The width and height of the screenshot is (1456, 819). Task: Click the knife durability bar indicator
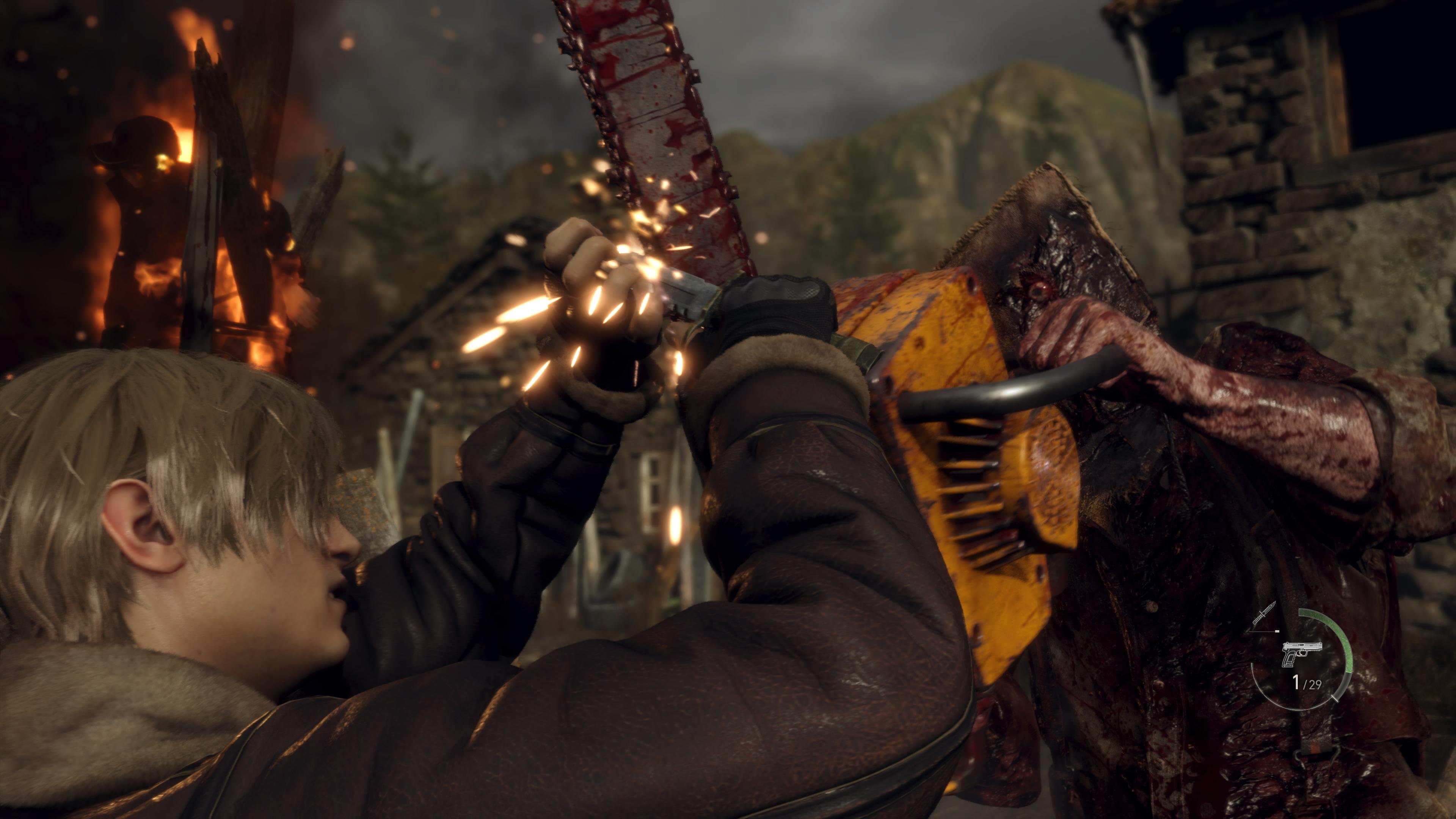(1264, 631)
